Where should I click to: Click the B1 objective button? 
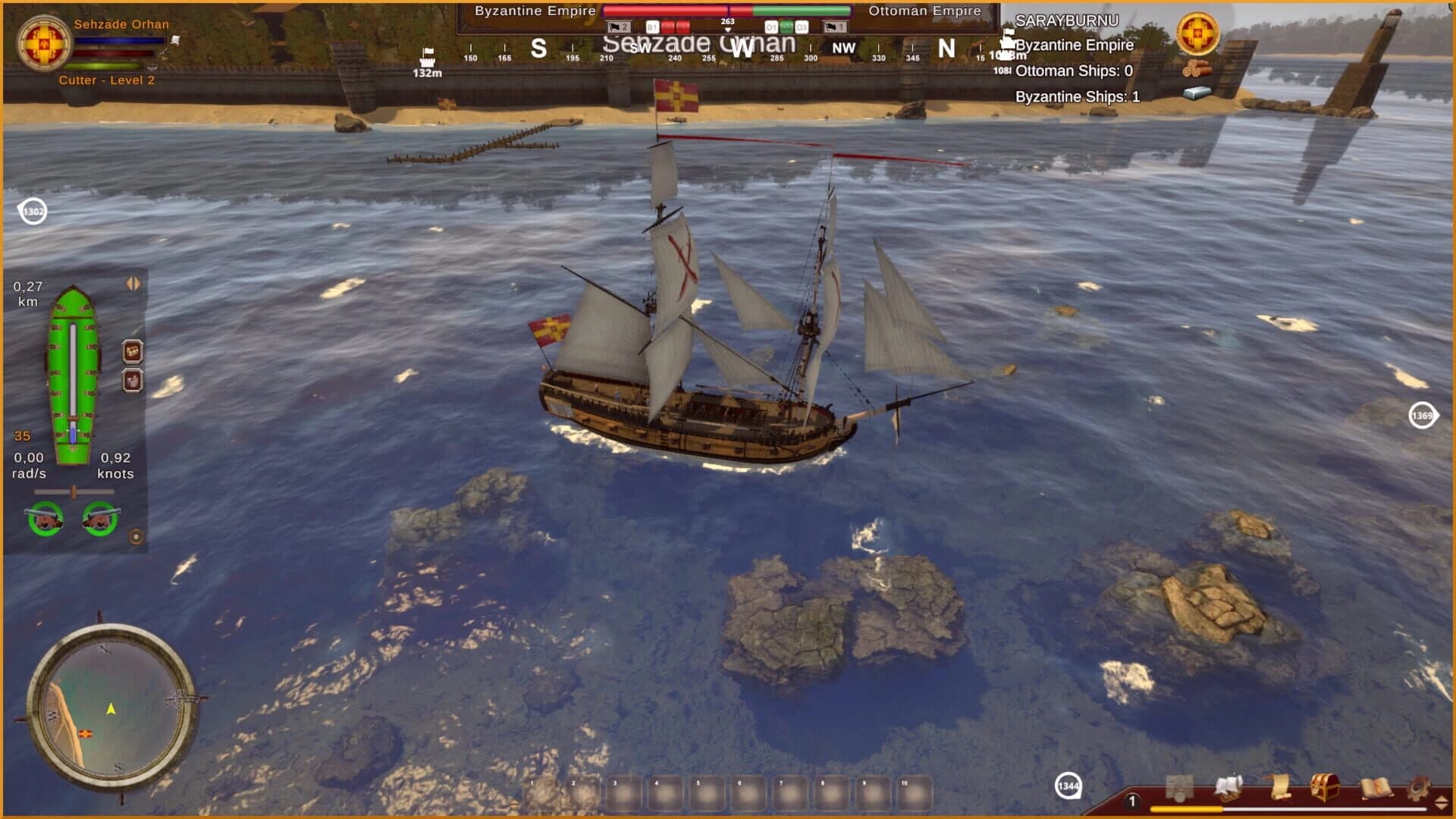click(x=653, y=25)
